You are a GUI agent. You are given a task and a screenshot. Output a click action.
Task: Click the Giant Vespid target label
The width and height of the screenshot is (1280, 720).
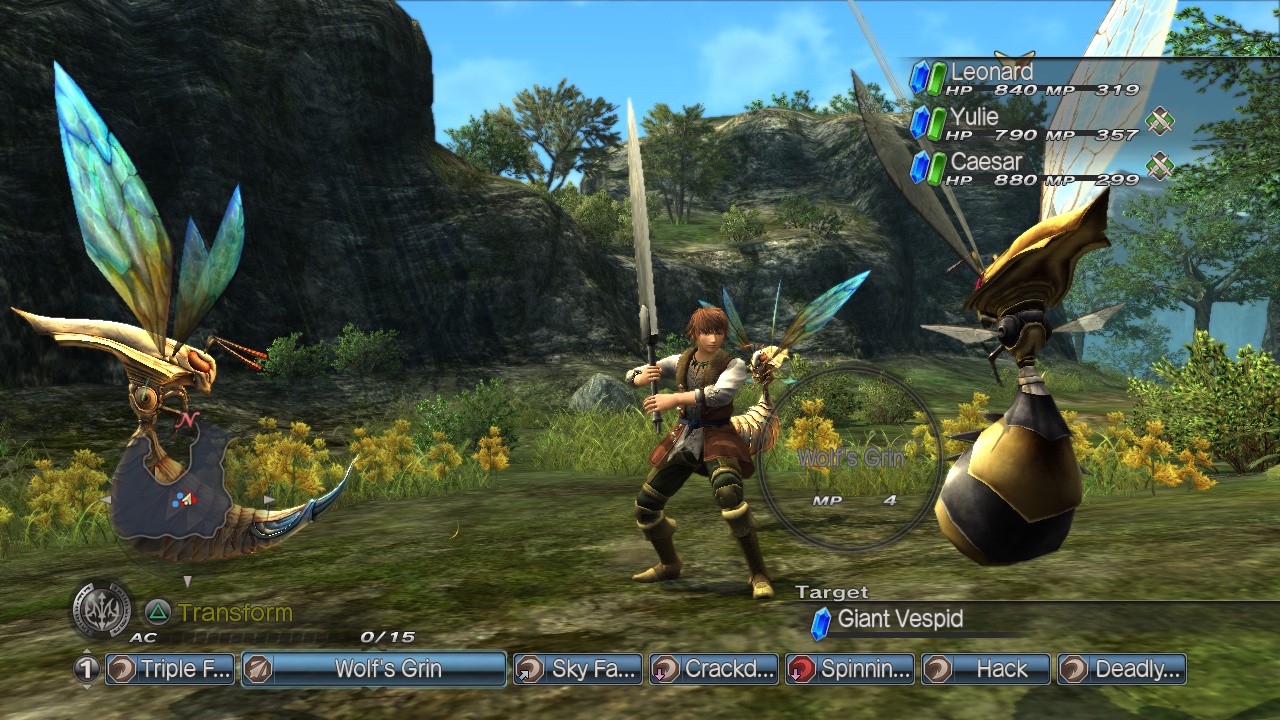(900, 620)
